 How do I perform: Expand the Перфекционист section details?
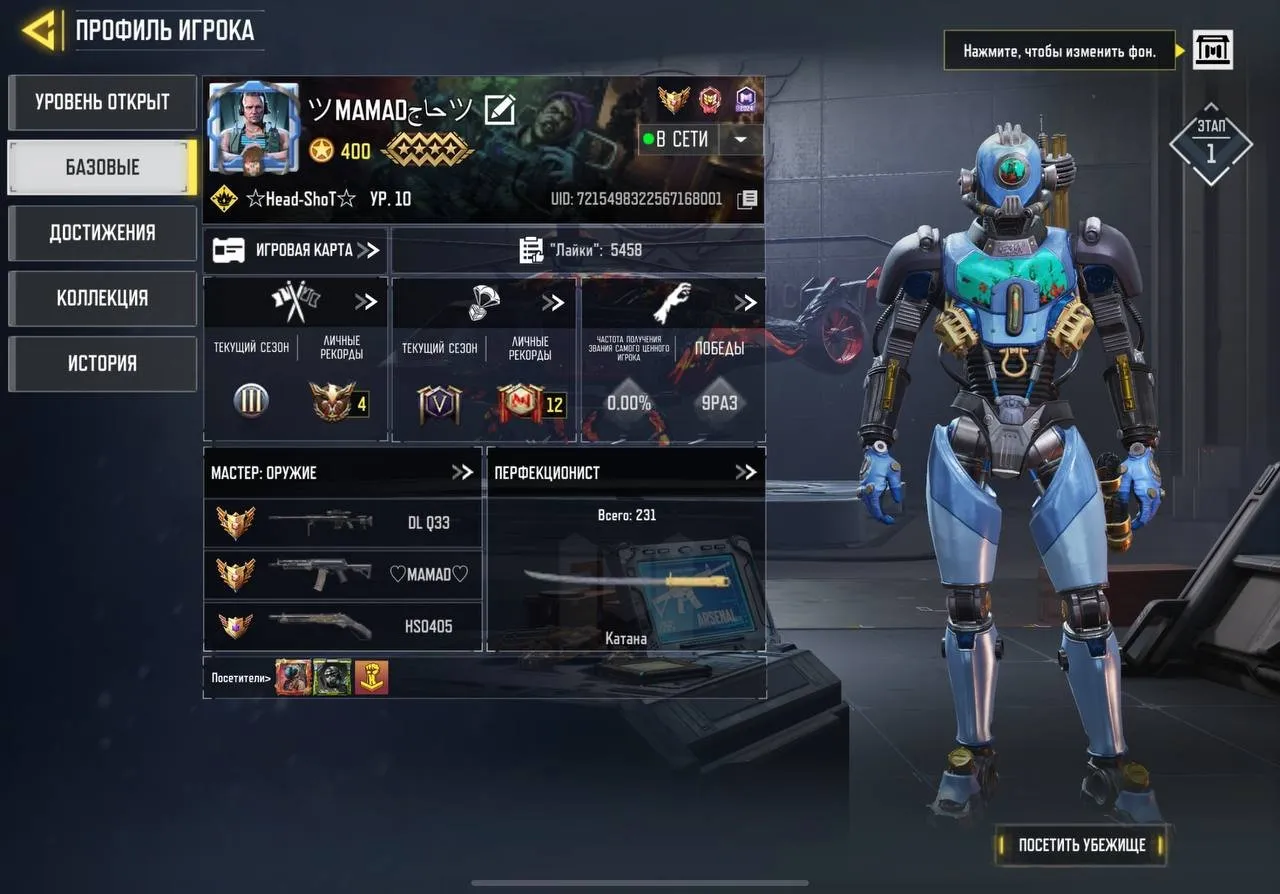(747, 472)
